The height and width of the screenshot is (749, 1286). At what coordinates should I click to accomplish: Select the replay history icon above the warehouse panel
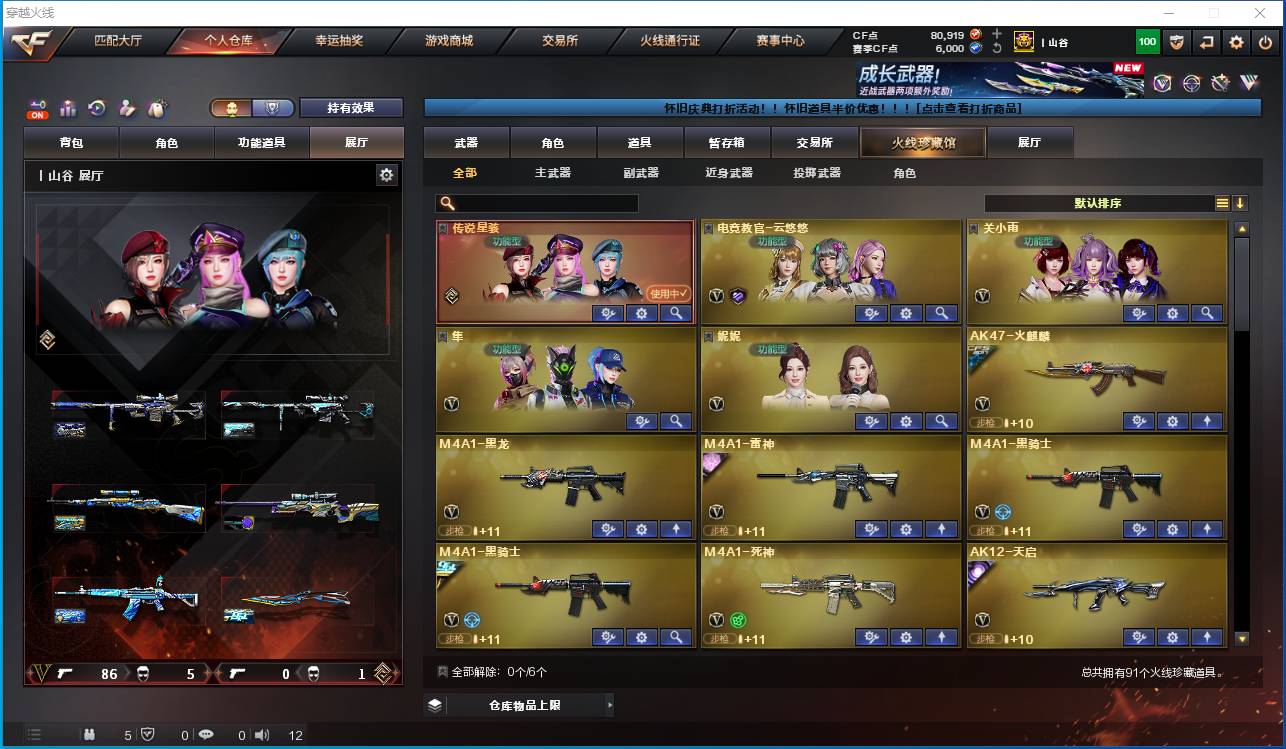tap(96, 106)
